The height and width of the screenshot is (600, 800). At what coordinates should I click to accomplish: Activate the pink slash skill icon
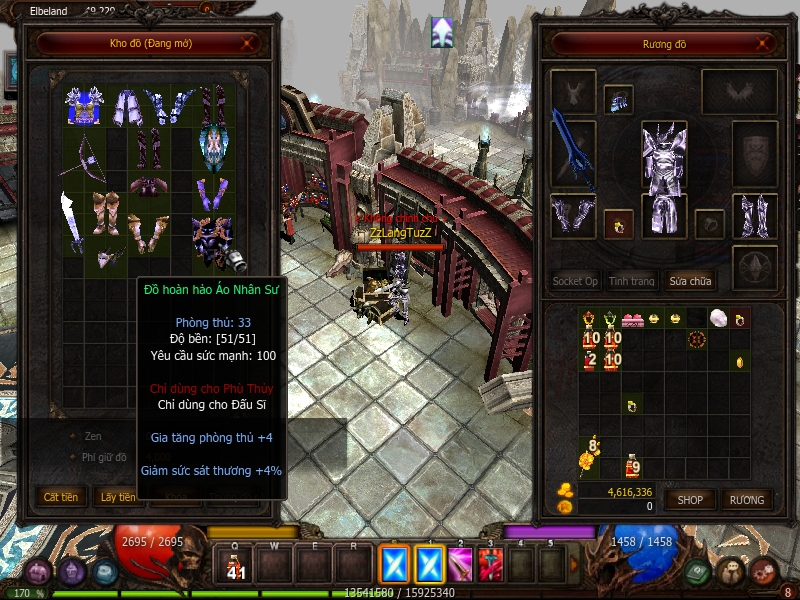coord(460,565)
